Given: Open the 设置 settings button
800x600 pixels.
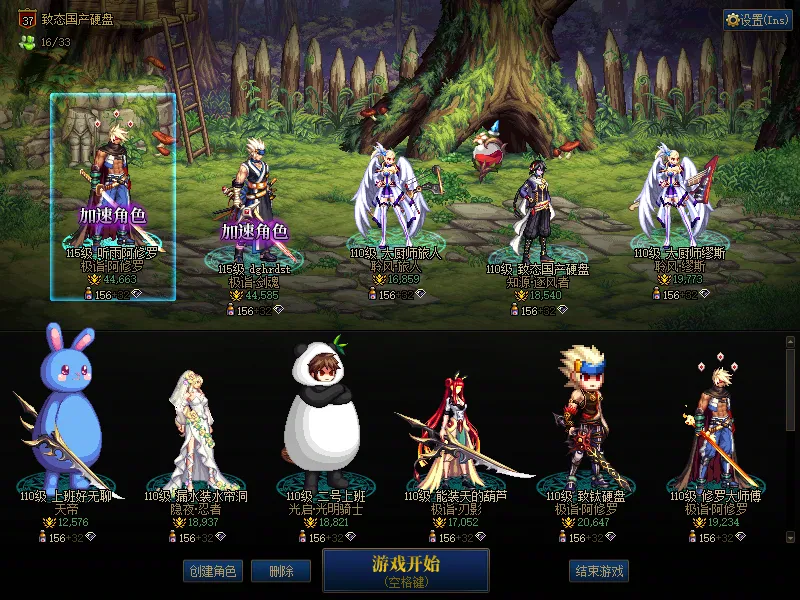Looking at the screenshot, I should point(757,20).
